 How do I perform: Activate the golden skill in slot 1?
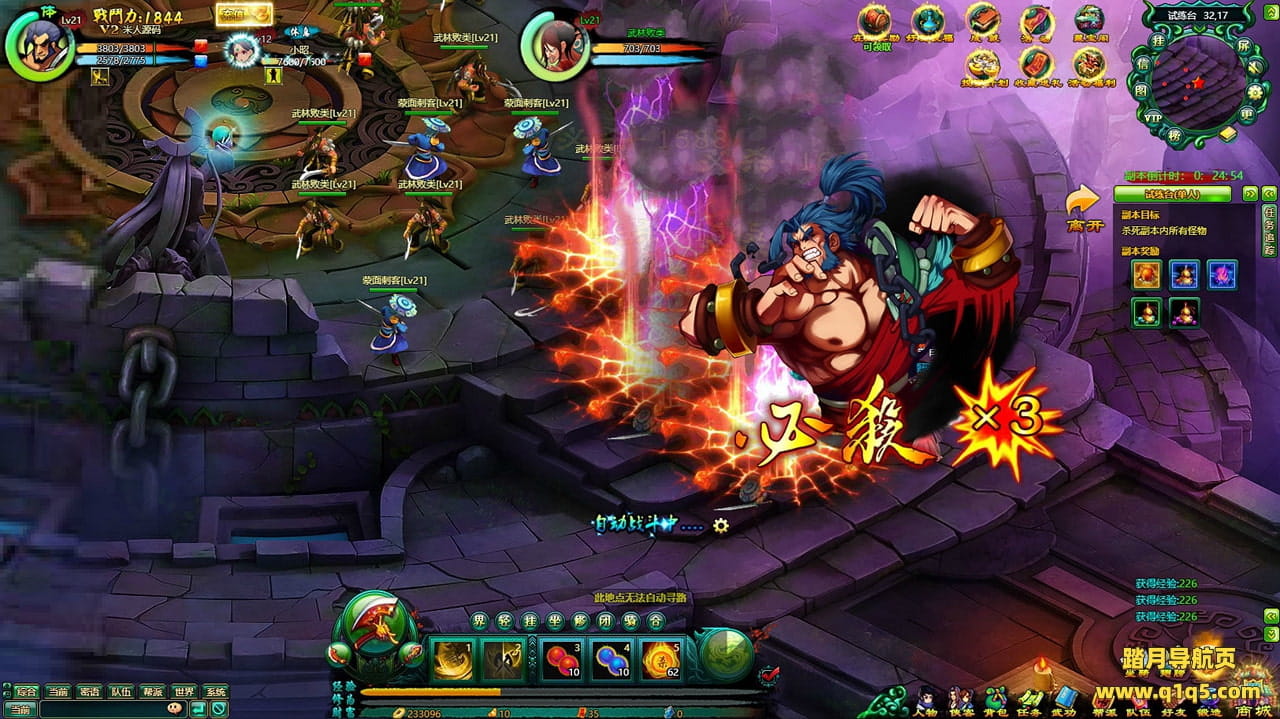pyautogui.click(x=452, y=658)
